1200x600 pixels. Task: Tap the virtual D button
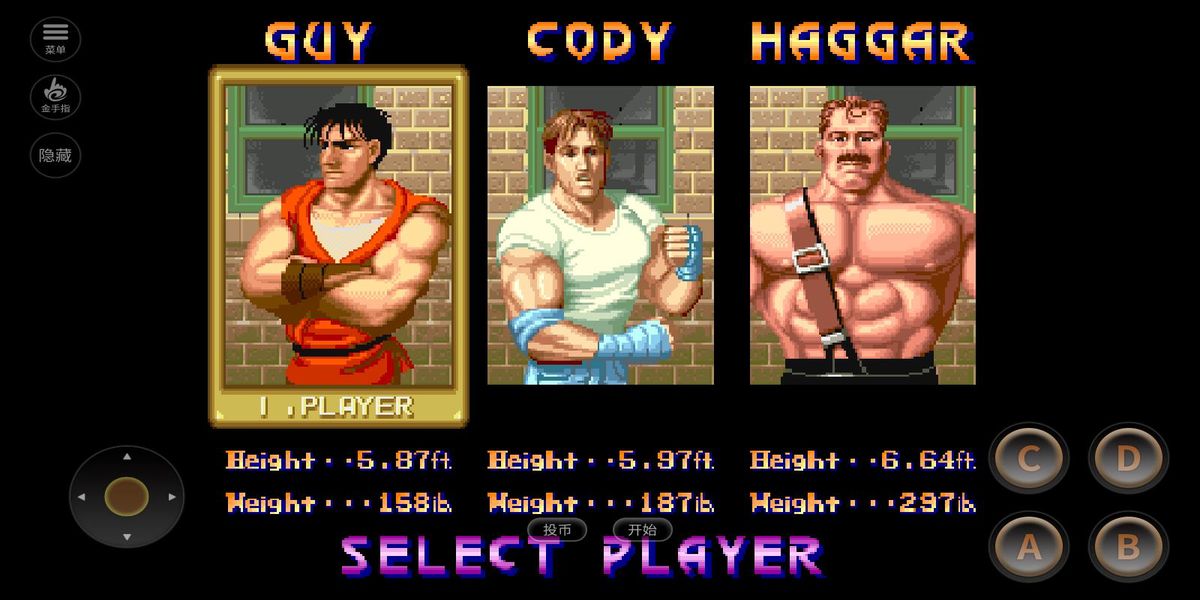pyautogui.click(x=1128, y=458)
